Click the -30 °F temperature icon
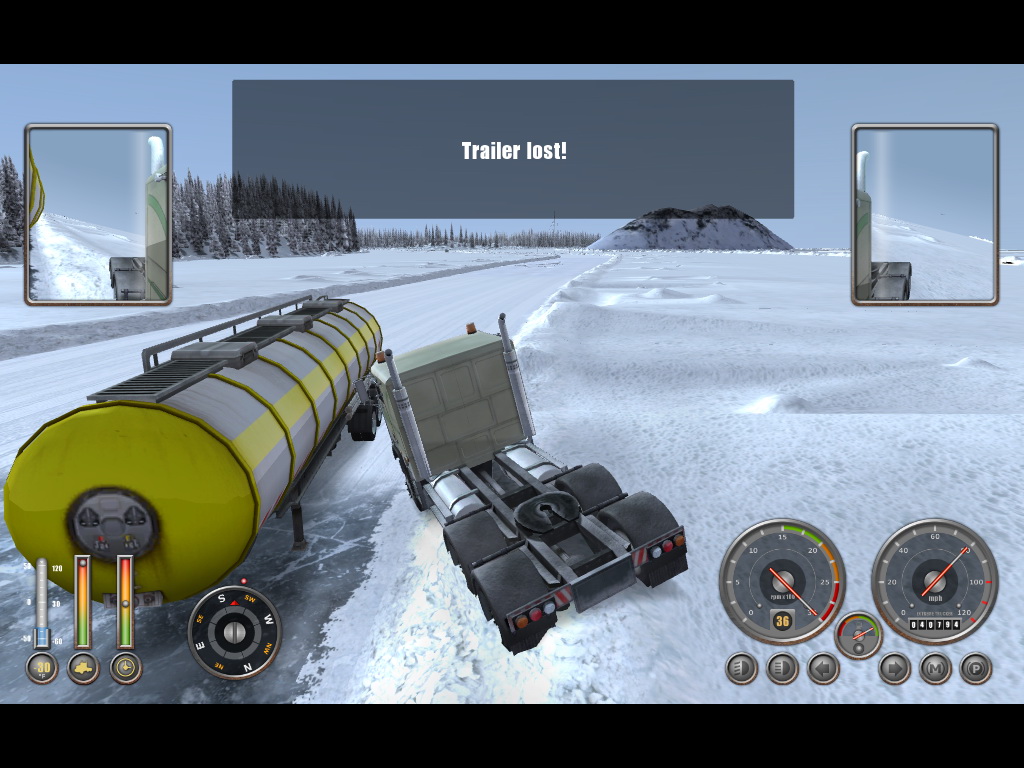 (x=41, y=667)
